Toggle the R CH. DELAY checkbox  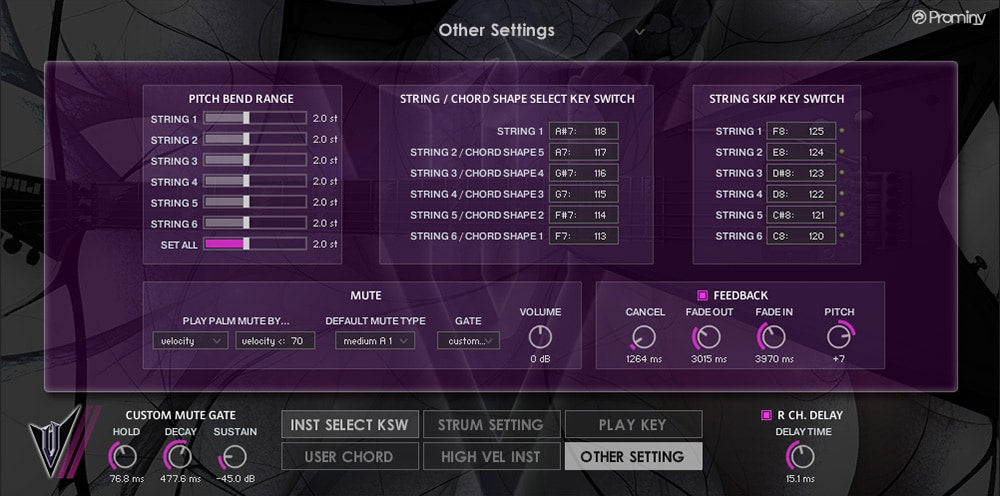pyautogui.click(x=766, y=414)
